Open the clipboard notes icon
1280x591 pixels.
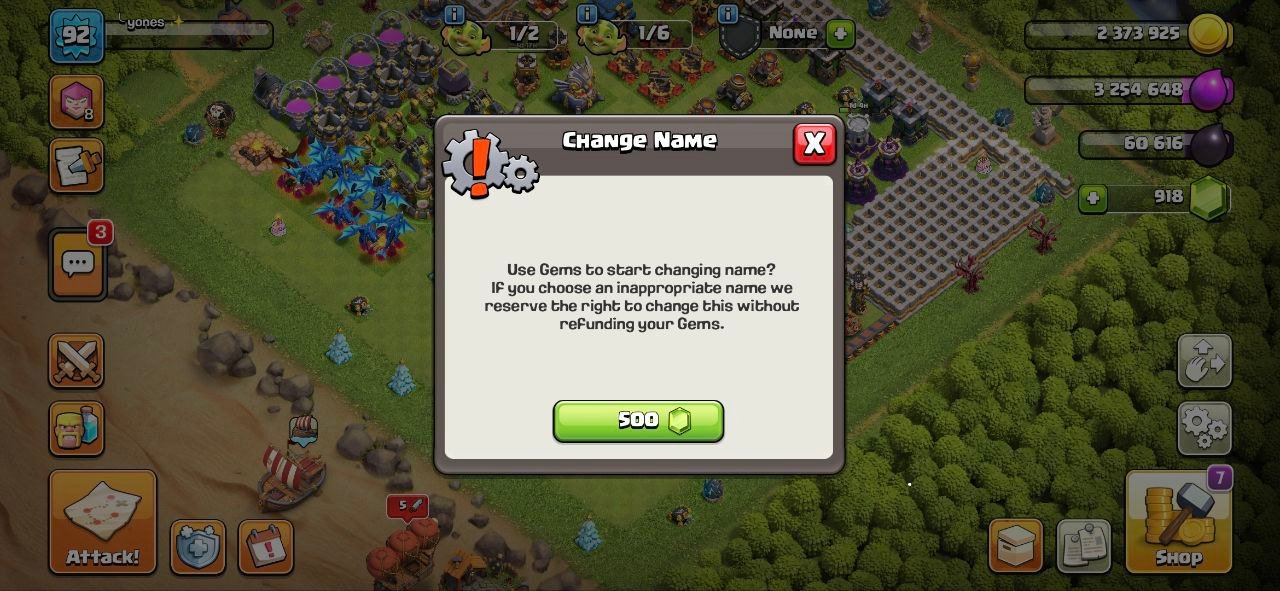(x=1084, y=546)
